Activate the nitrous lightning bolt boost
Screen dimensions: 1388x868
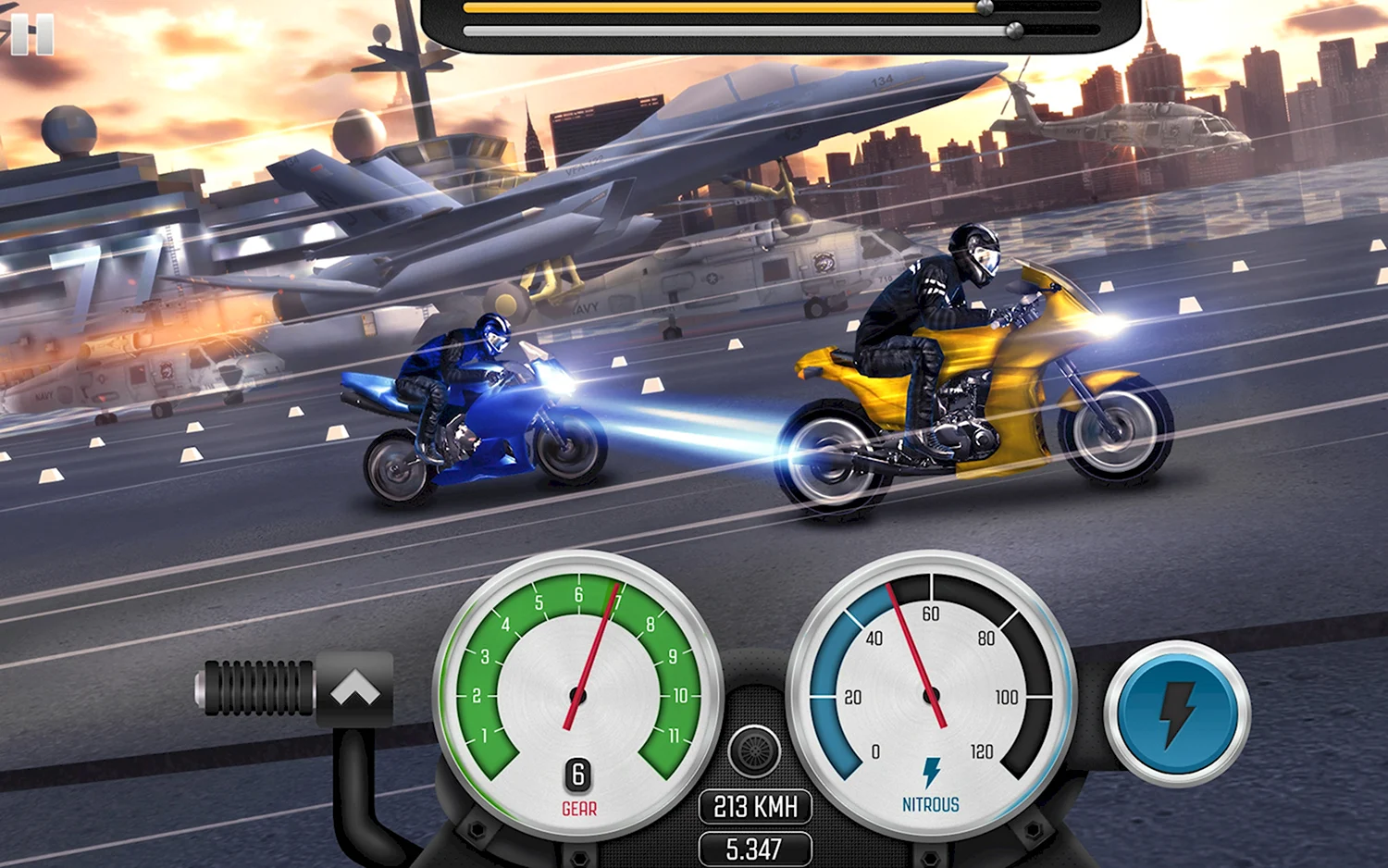pyautogui.click(x=1177, y=713)
